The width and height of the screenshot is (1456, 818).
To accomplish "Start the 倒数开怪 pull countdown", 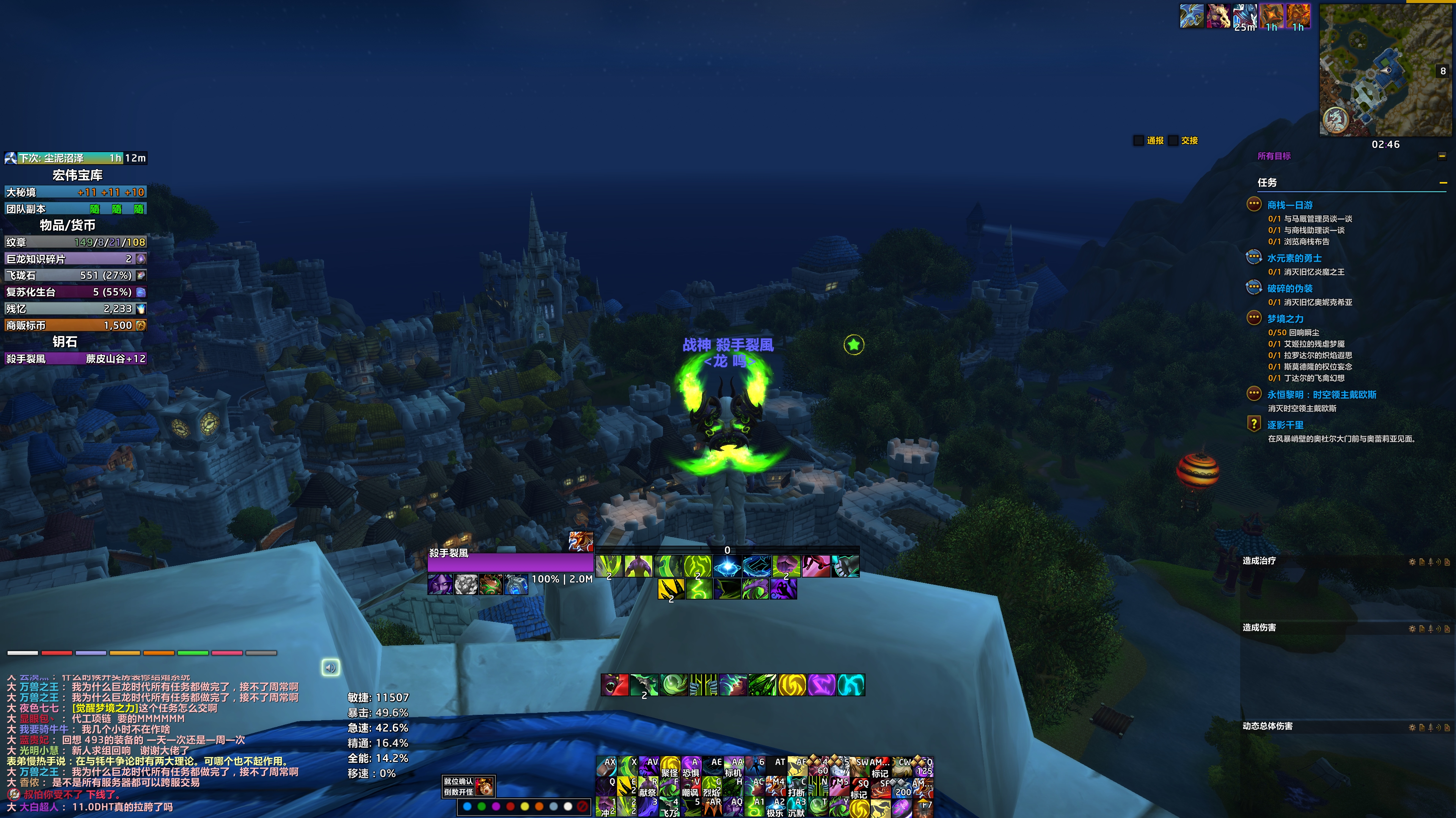I will point(459,791).
